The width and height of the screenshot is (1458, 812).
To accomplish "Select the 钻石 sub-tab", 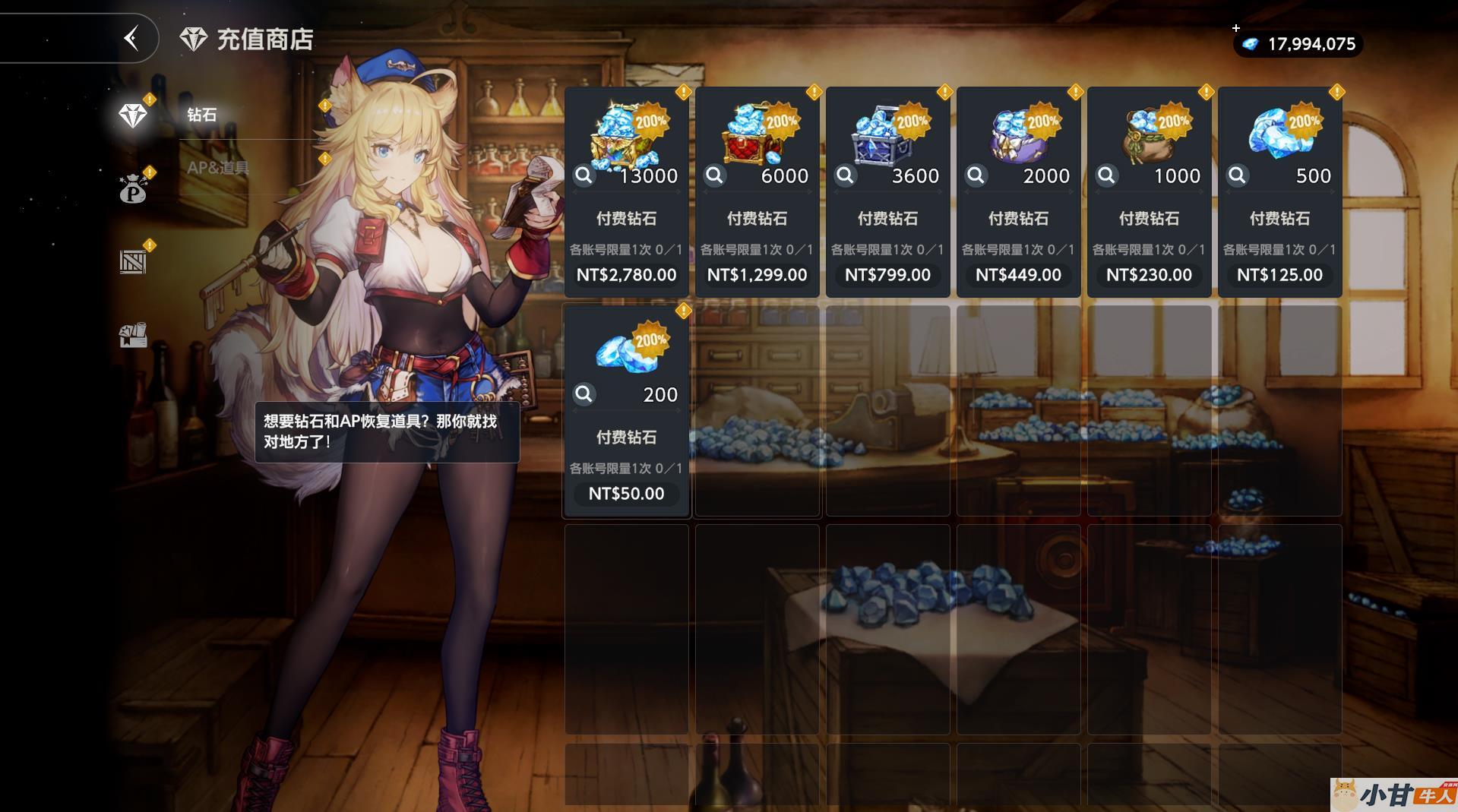I will 202,115.
